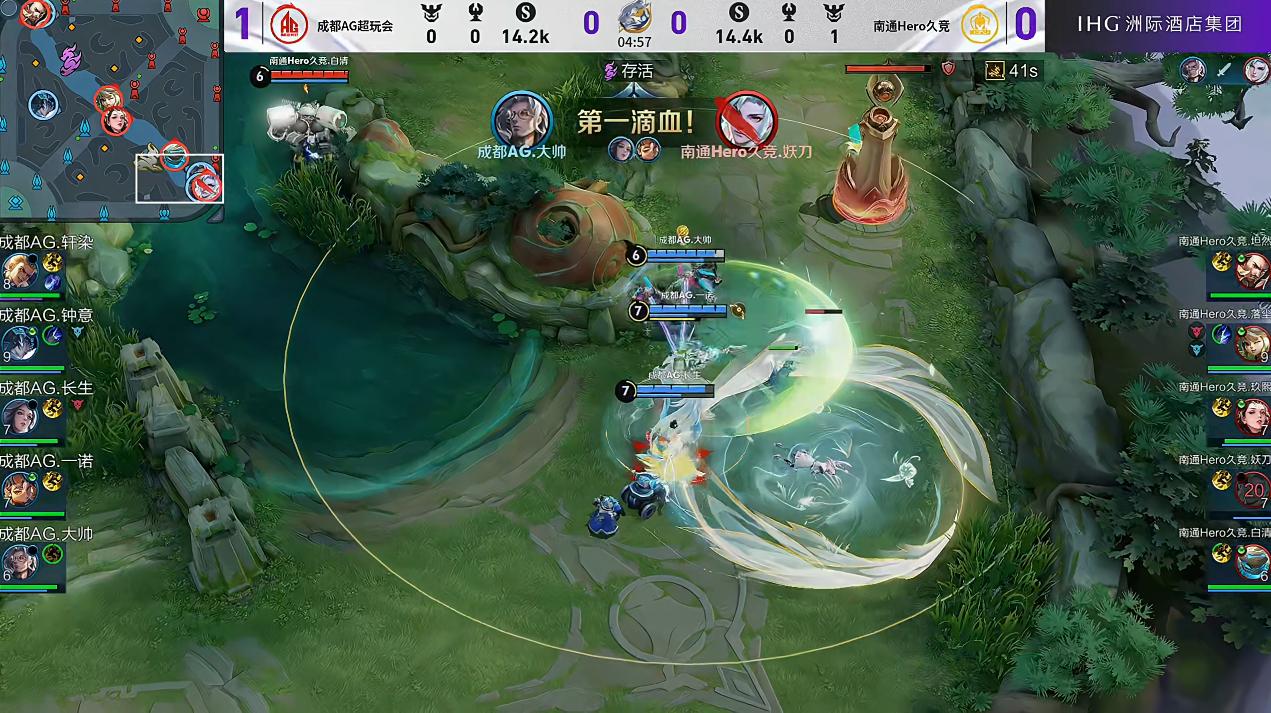Select 南通Hero久竞.坦然's hero portrait
This screenshot has width=1271, height=713.
click(1251, 271)
